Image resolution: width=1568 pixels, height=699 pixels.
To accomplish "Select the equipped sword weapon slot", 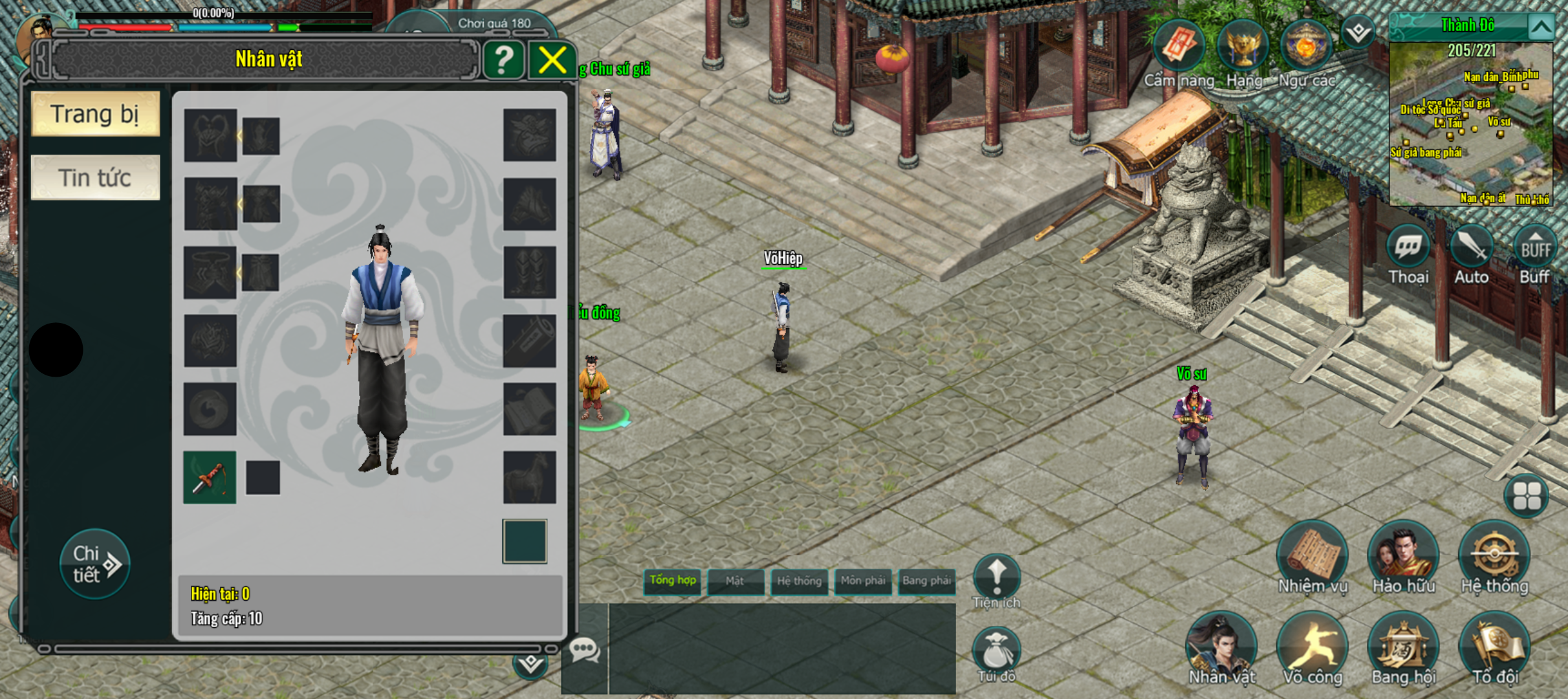I will tap(210, 478).
